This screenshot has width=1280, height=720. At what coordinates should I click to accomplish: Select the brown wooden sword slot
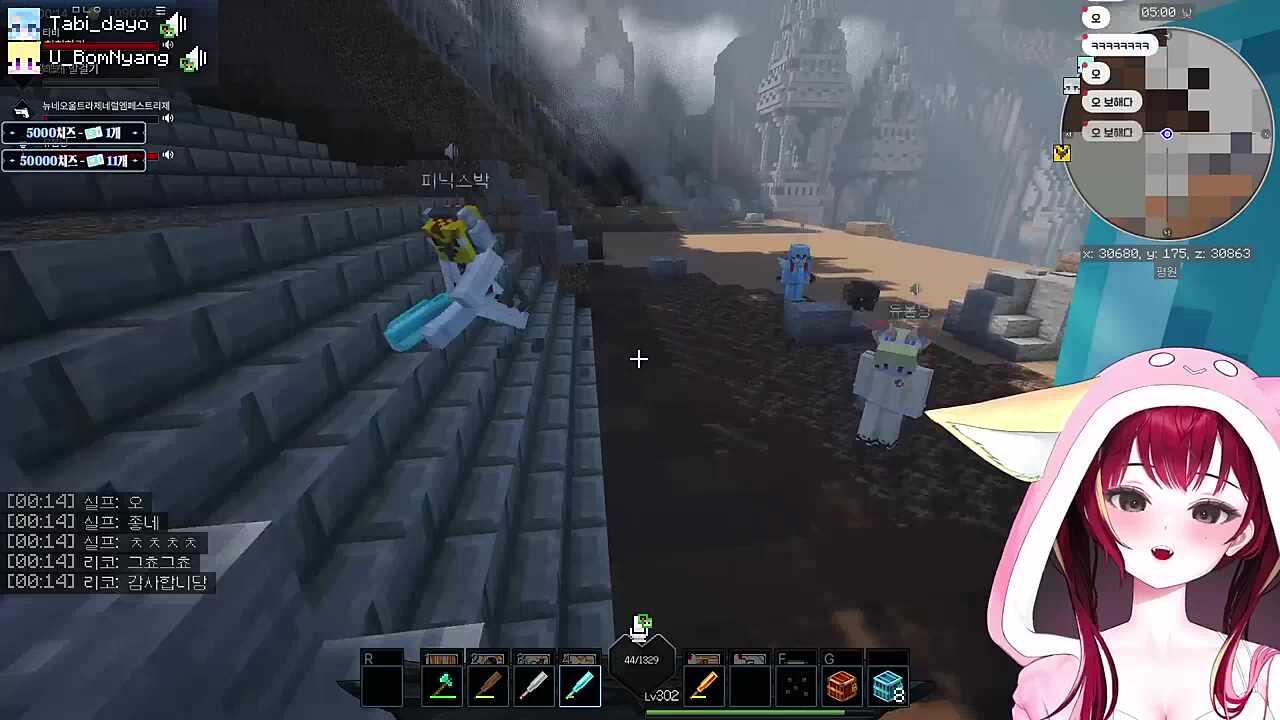tap(487, 686)
